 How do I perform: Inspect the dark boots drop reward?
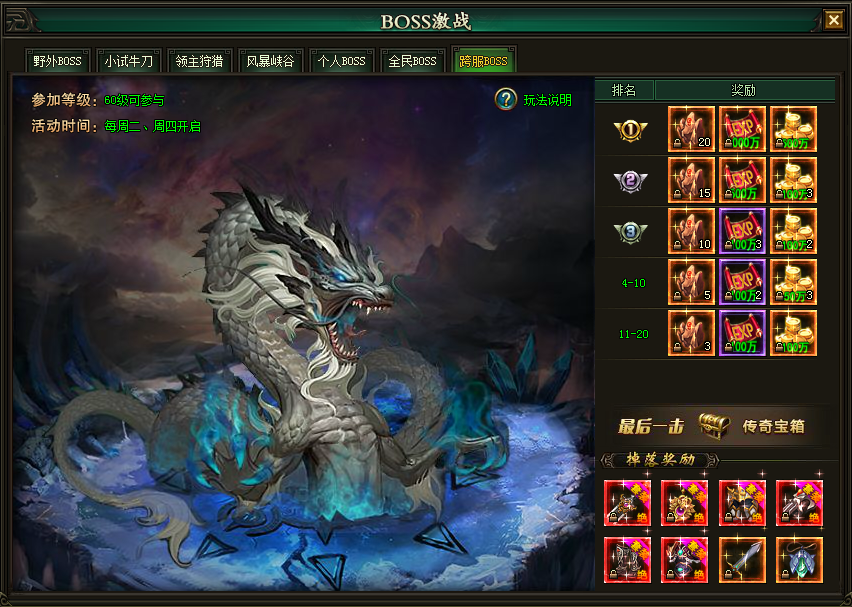point(628,560)
